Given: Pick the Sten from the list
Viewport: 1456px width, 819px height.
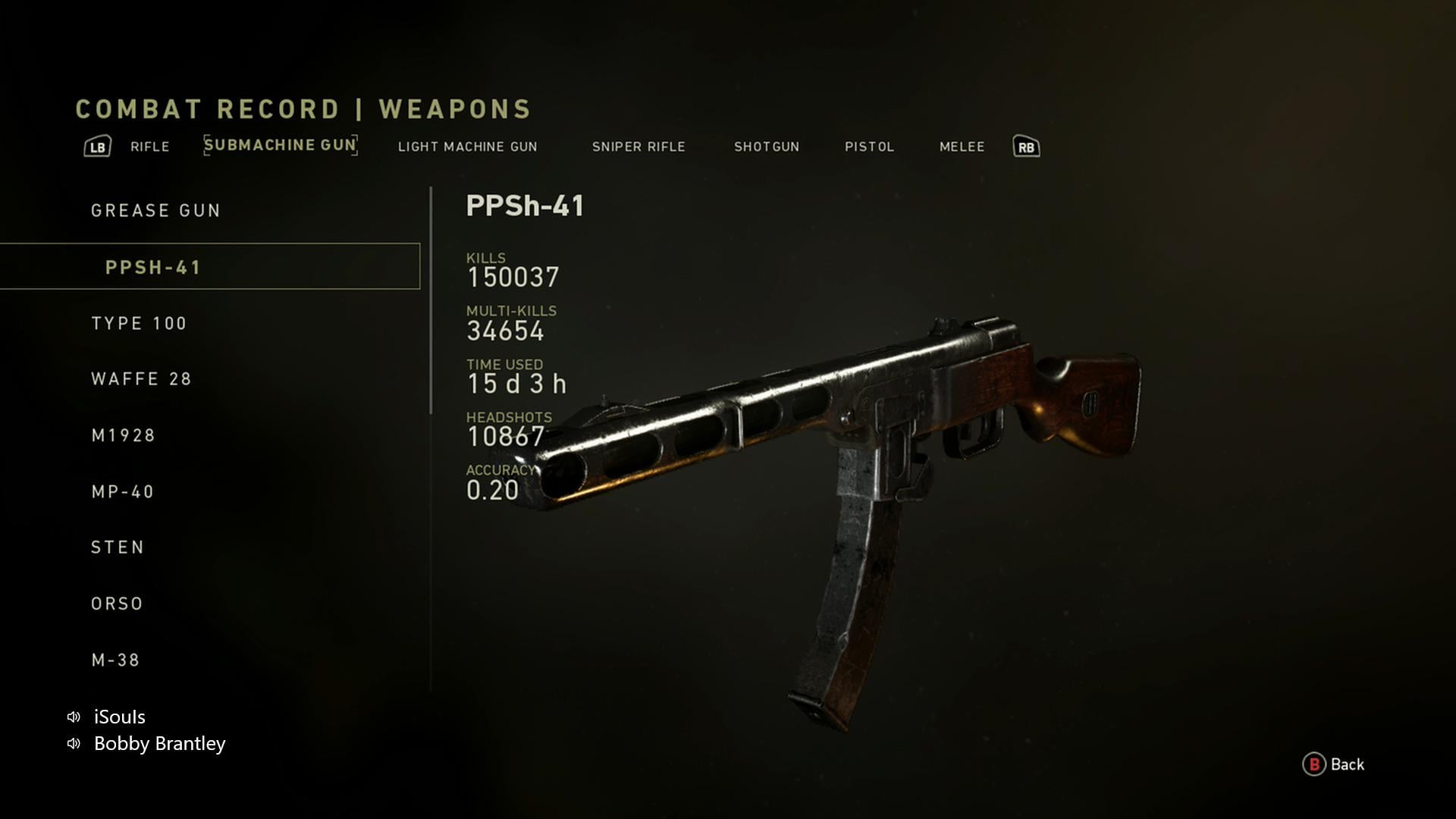Looking at the screenshot, I should [x=118, y=548].
